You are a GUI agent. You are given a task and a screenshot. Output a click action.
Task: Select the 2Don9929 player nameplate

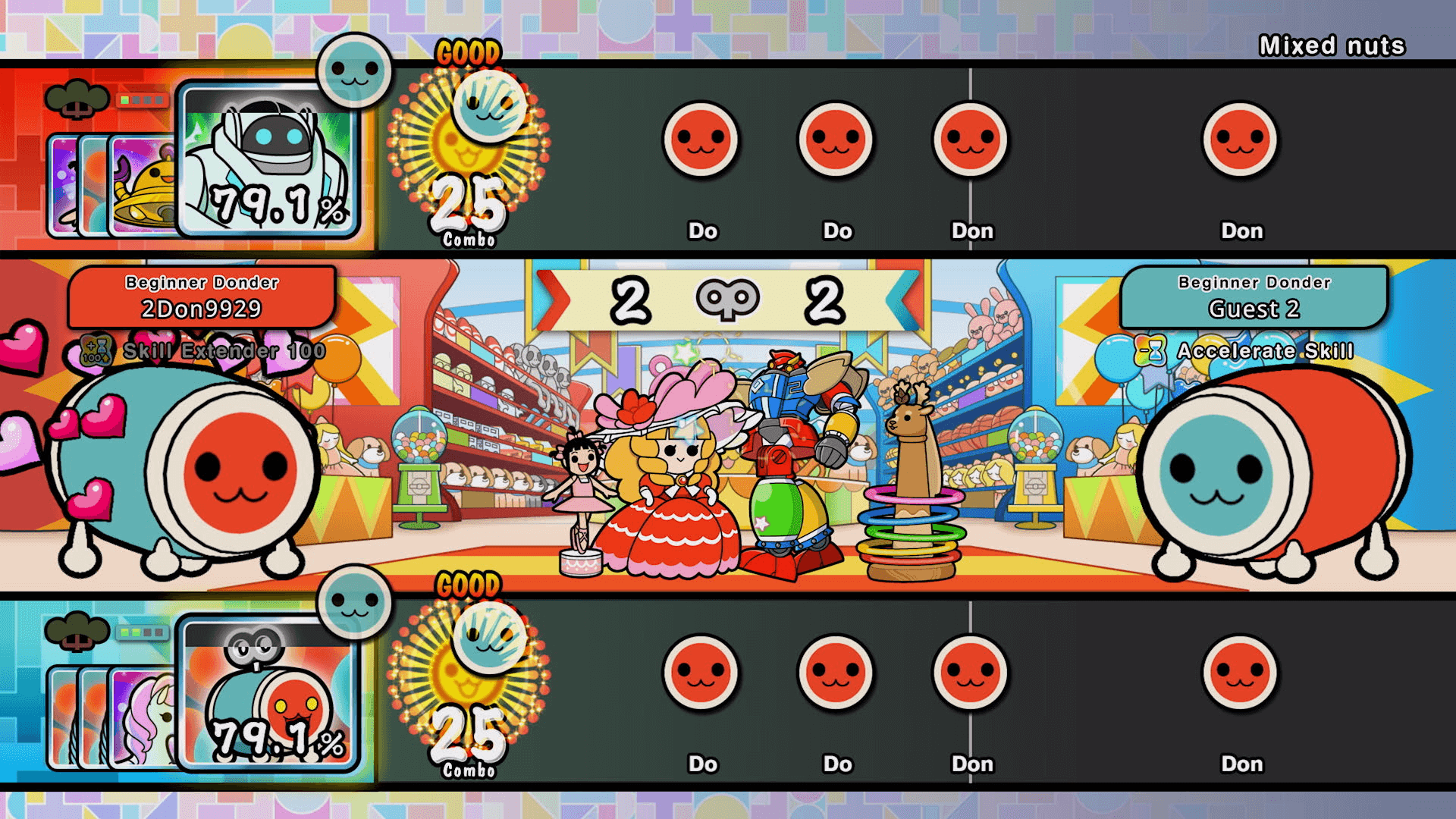click(200, 297)
